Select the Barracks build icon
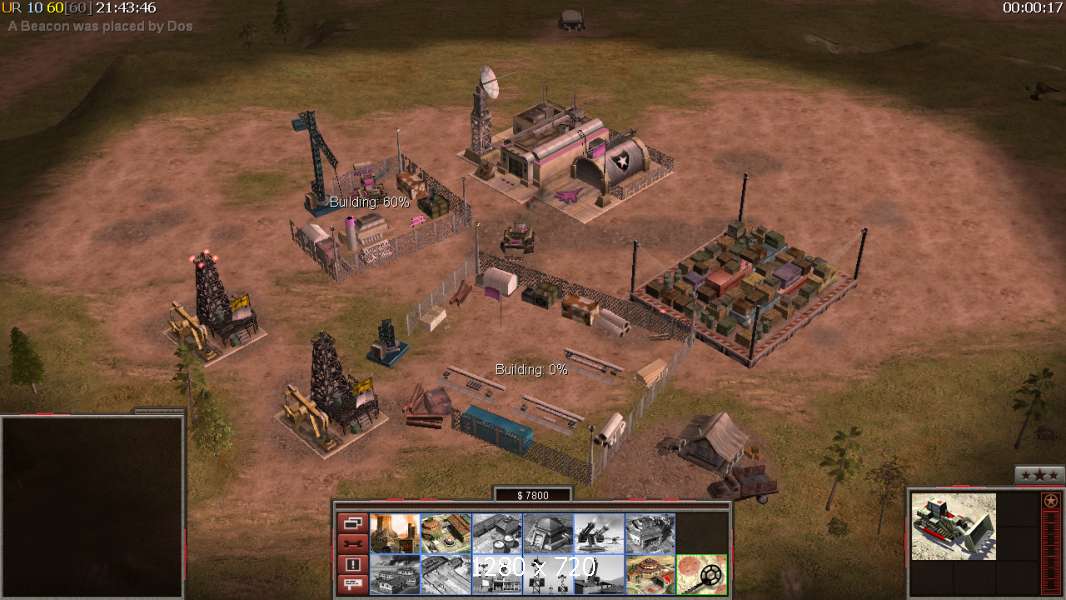The width and height of the screenshot is (1066, 600). pos(446,533)
